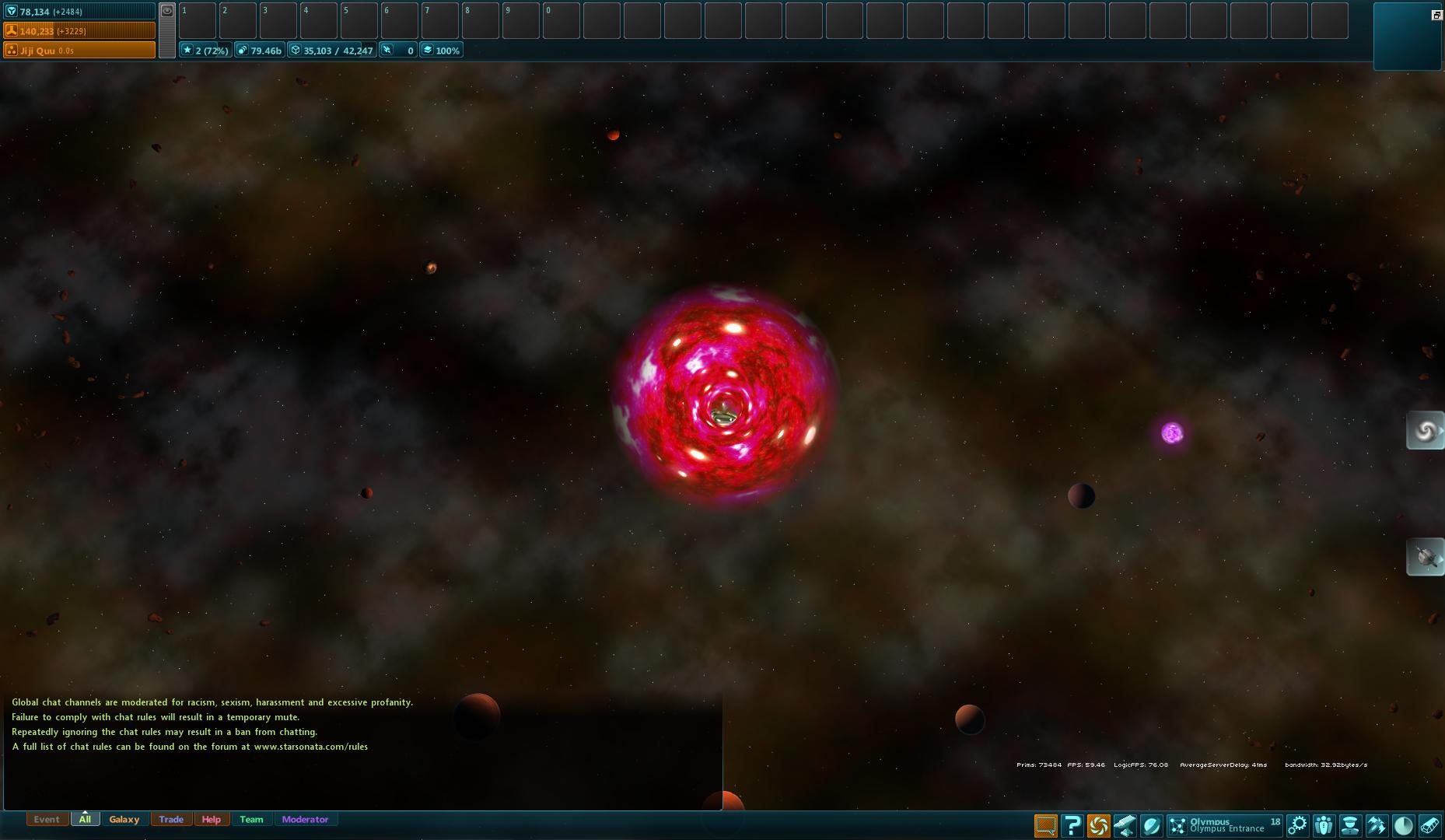Select the crossed weapons icon
Image resolution: width=1445 pixels, height=840 pixels.
1377,824
